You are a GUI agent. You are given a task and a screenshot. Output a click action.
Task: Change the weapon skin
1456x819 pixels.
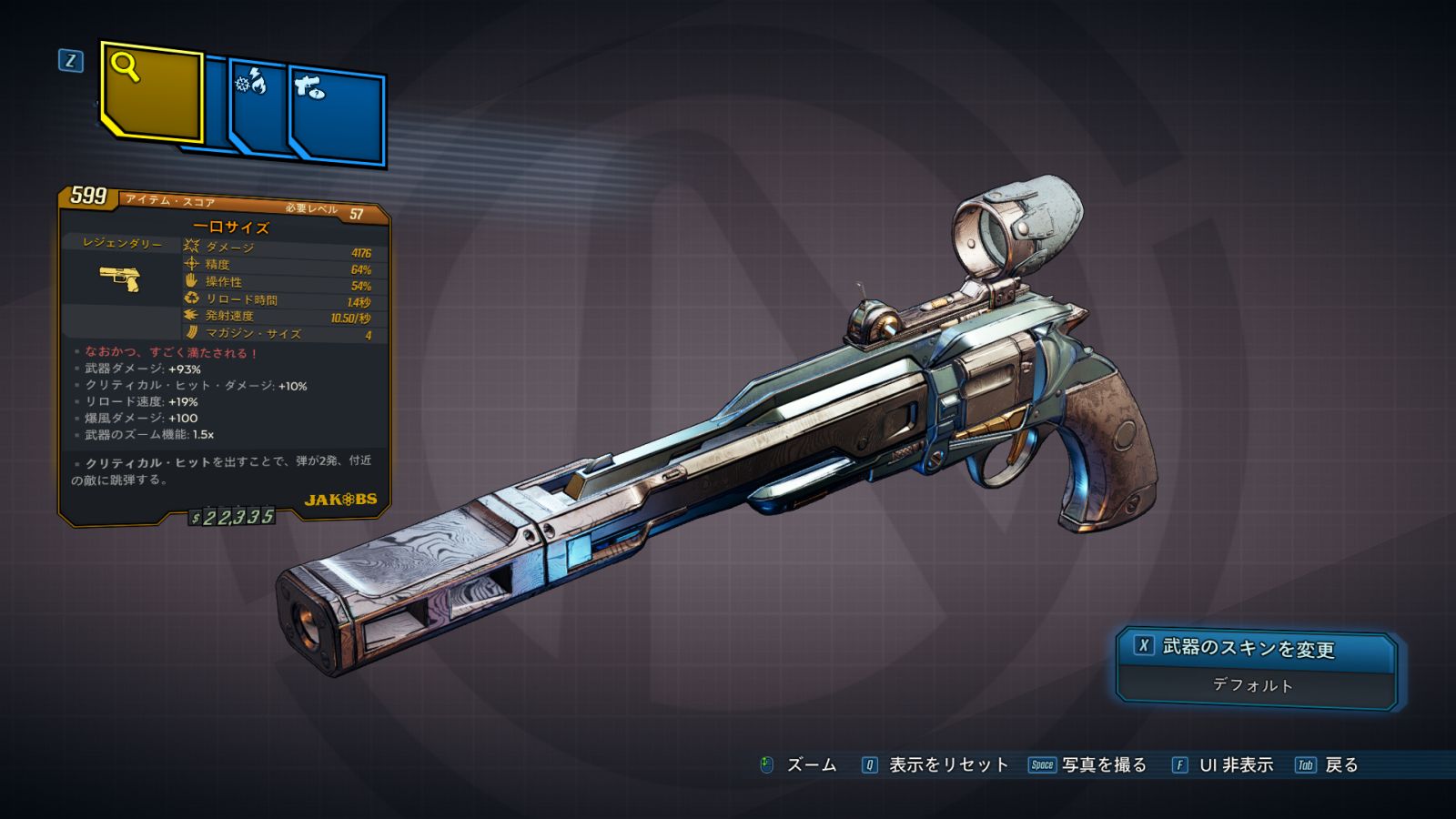pos(1255,648)
